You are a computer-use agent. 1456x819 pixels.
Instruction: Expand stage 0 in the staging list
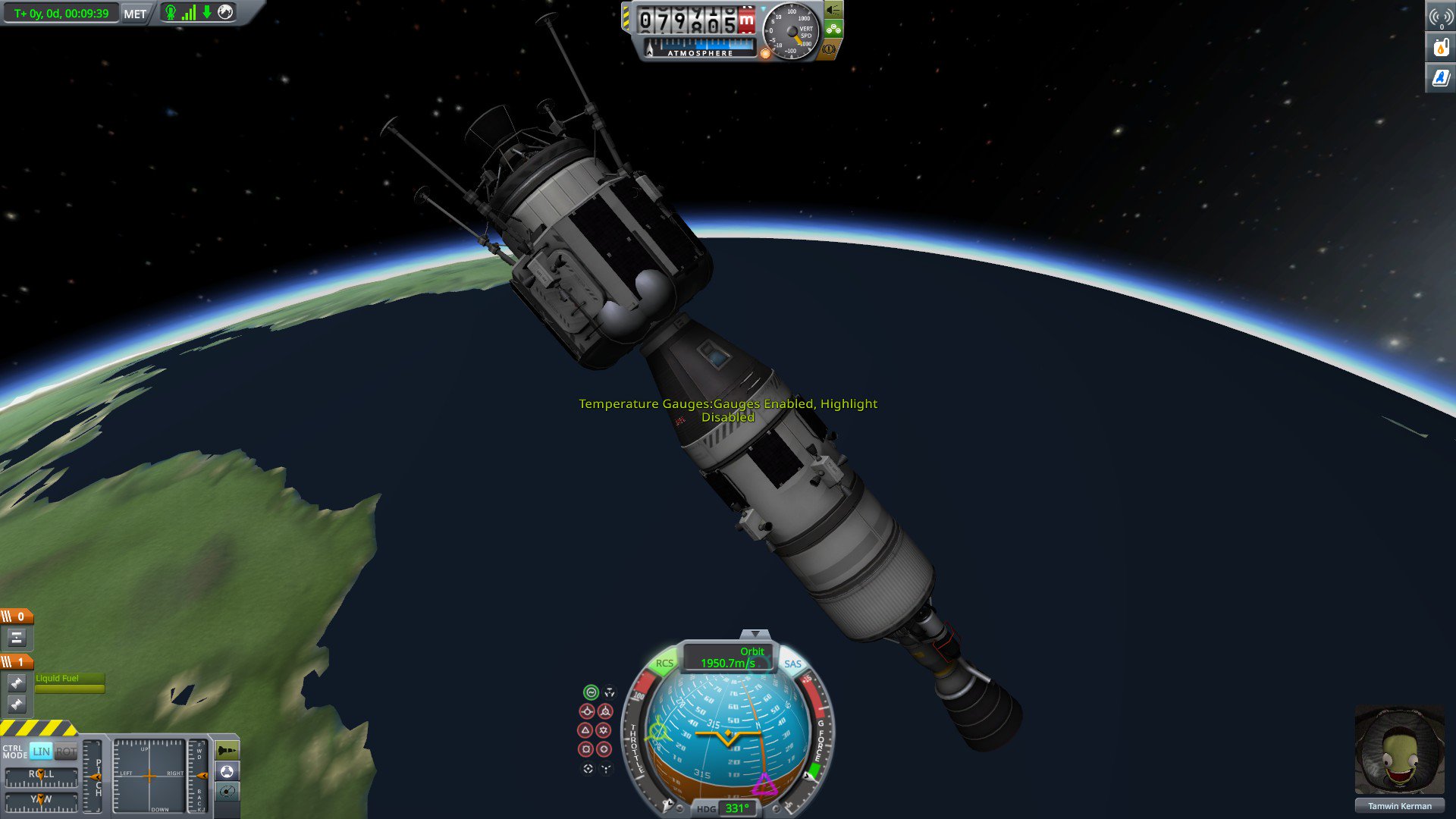click(15, 617)
